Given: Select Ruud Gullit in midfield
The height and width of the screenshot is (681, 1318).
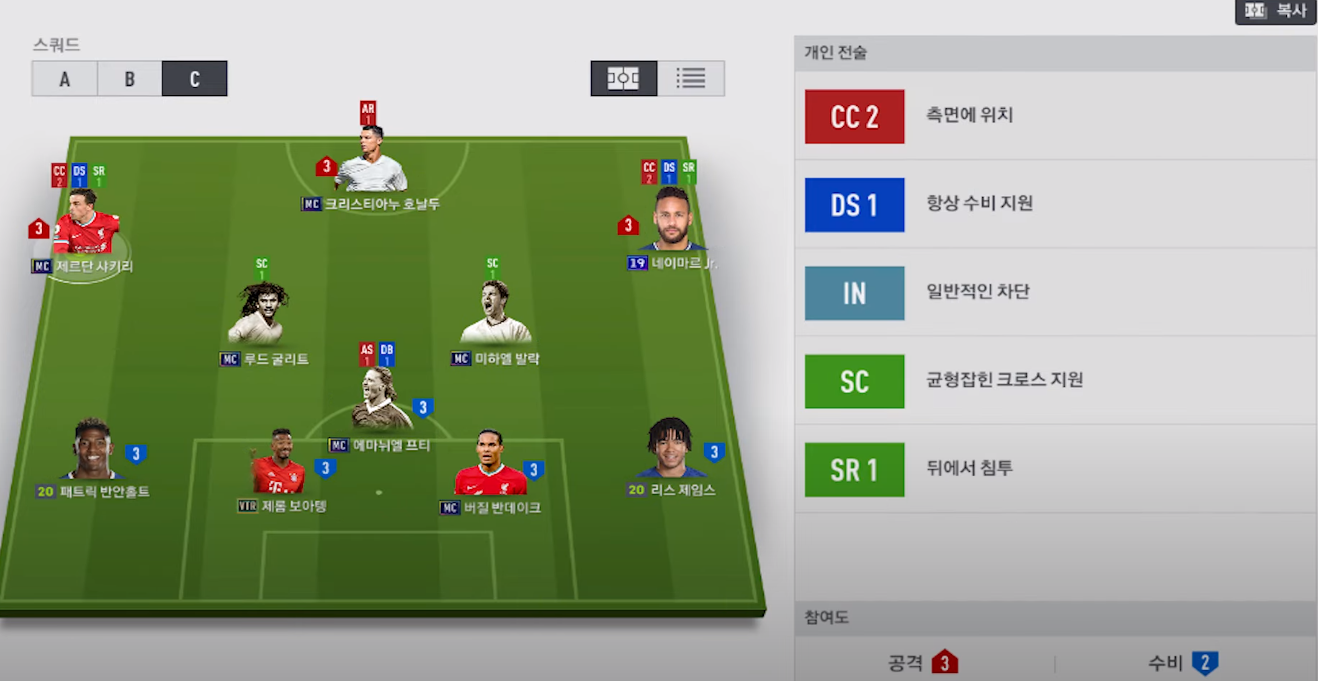Looking at the screenshot, I should (x=263, y=315).
